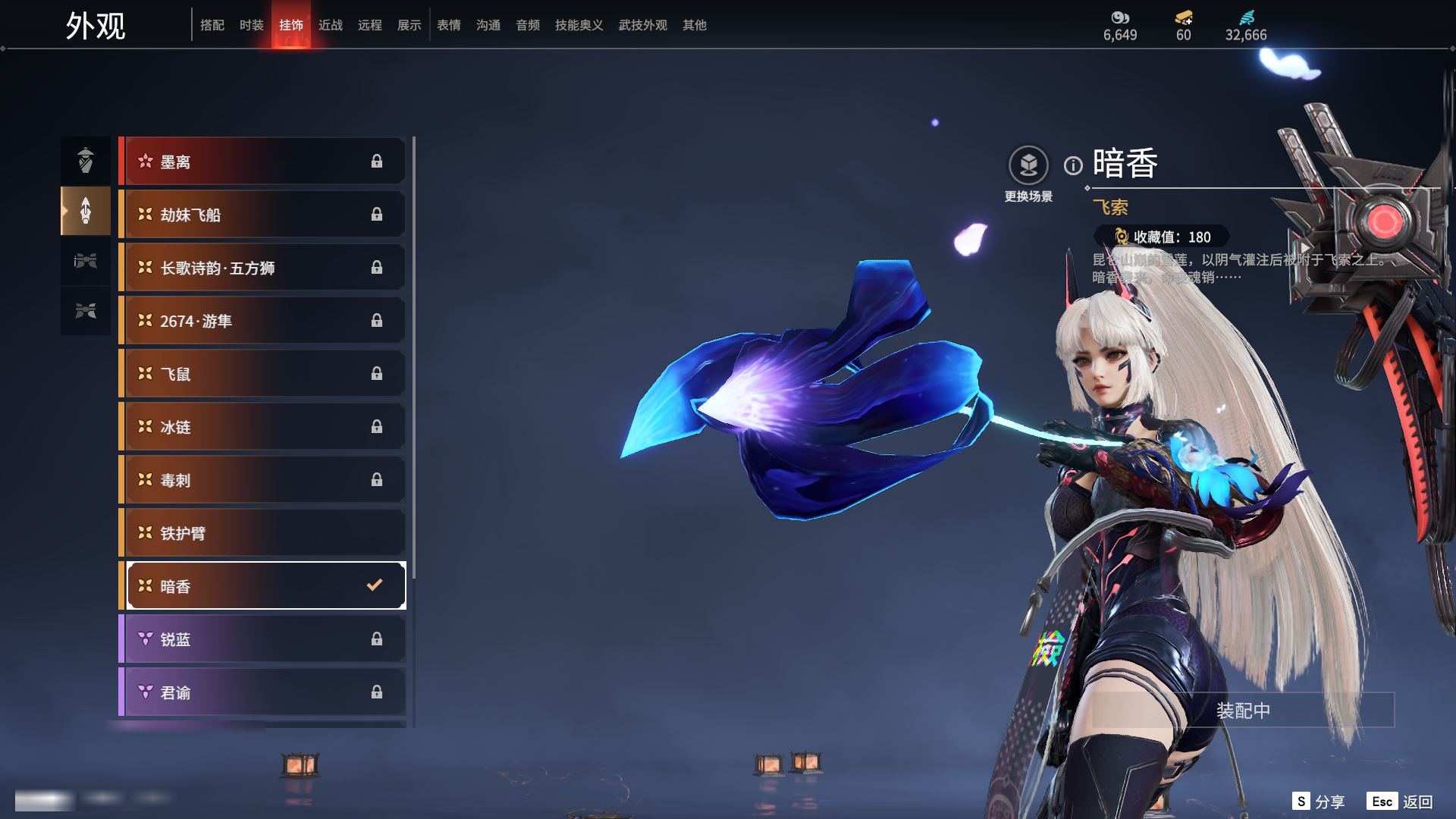Image resolution: width=1456 pixels, height=819 pixels.
Task: Click the 返回 back button
Action: tap(1401, 802)
